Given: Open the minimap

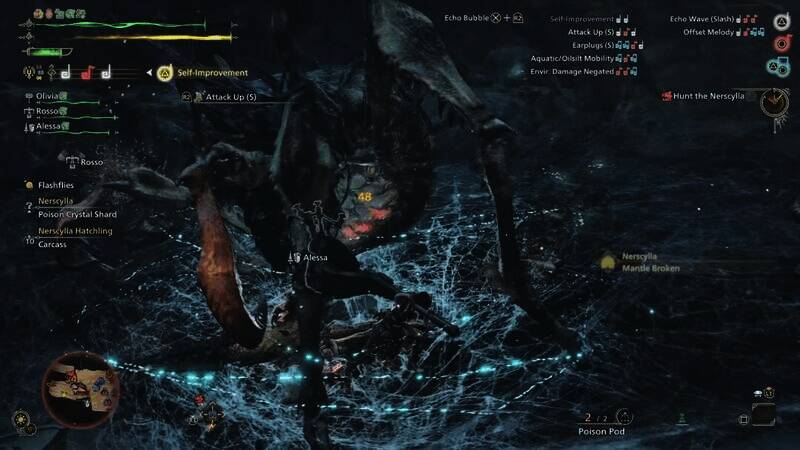Looking at the screenshot, I should coord(80,390).
